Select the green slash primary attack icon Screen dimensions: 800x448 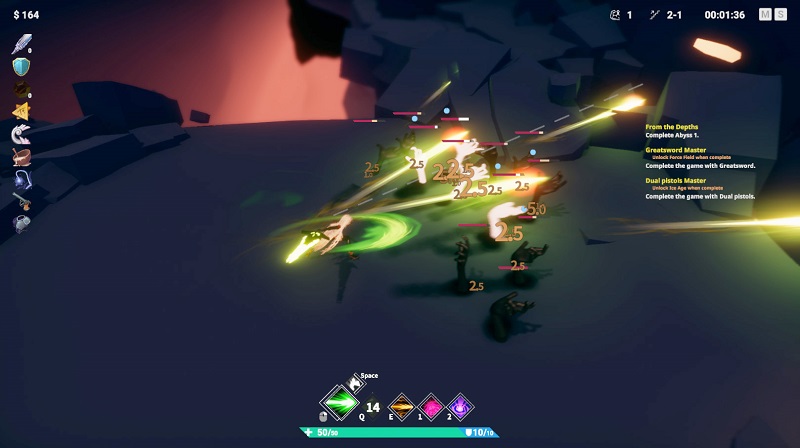[x=339, y=403]
